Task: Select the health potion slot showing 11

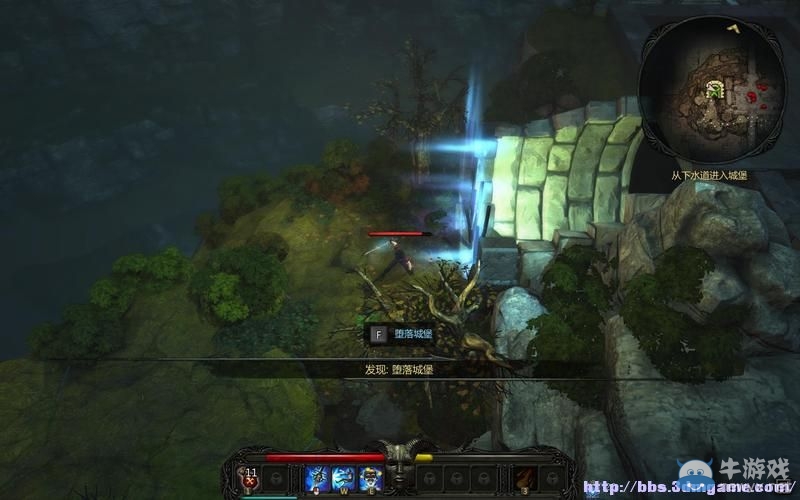Action: 250,477
